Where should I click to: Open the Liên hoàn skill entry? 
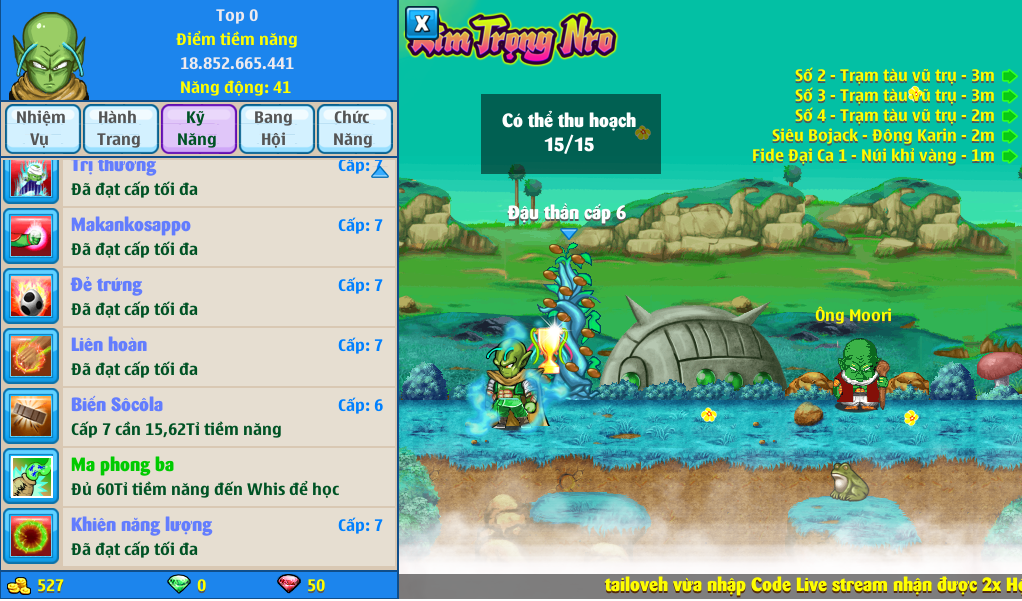(x=200, y=357)
